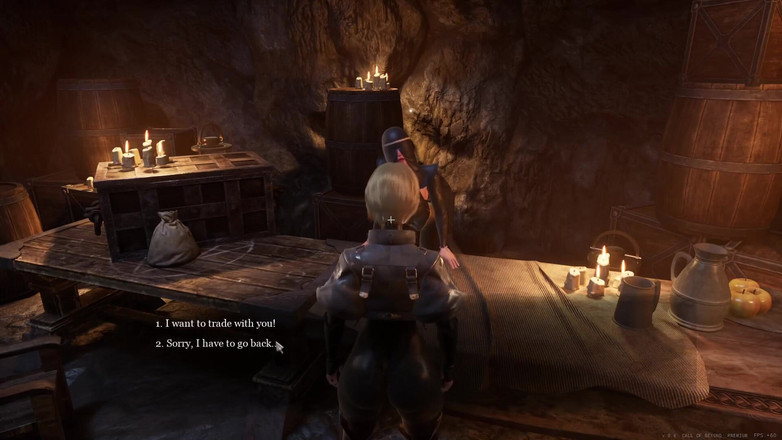Choose "I want to trade with you!" reply
Screen dimensions: 782x440
click(219, 323)
